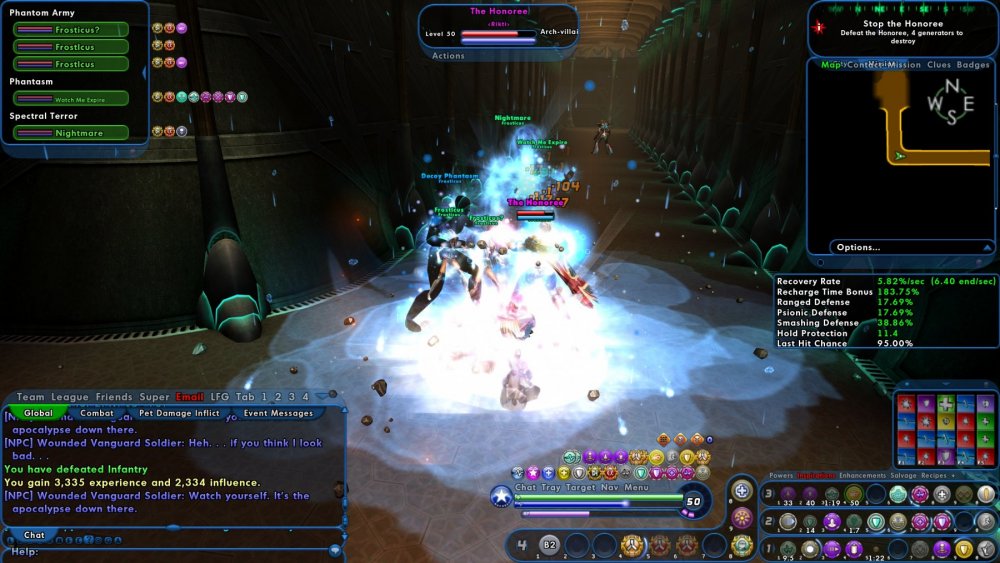Click the Stop the Honoree mission objective
Image resolution: width=1000 pixels, height=563 pixels.
coord(903,23)
